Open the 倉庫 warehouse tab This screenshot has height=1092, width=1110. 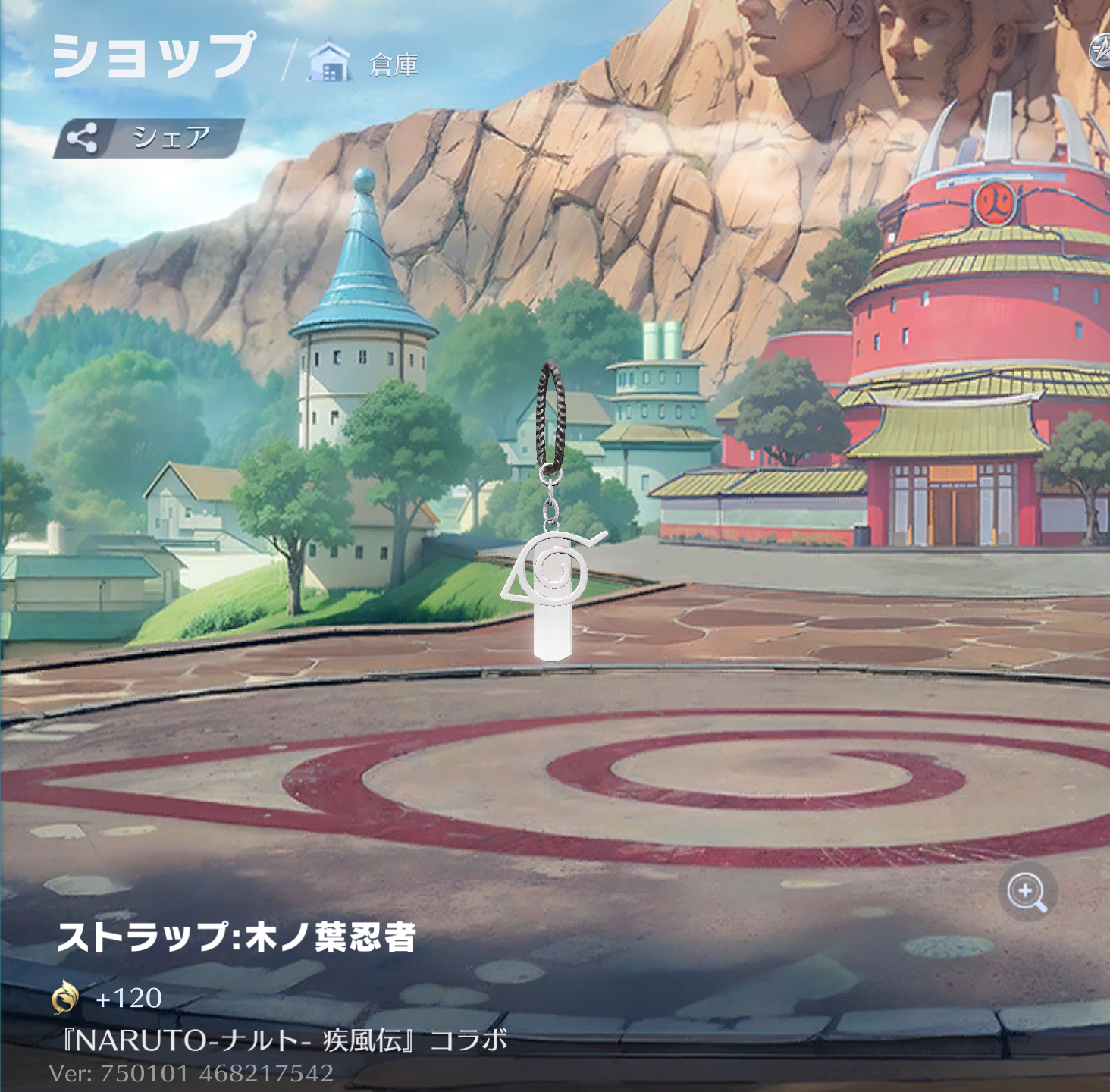tap(364, 64)
